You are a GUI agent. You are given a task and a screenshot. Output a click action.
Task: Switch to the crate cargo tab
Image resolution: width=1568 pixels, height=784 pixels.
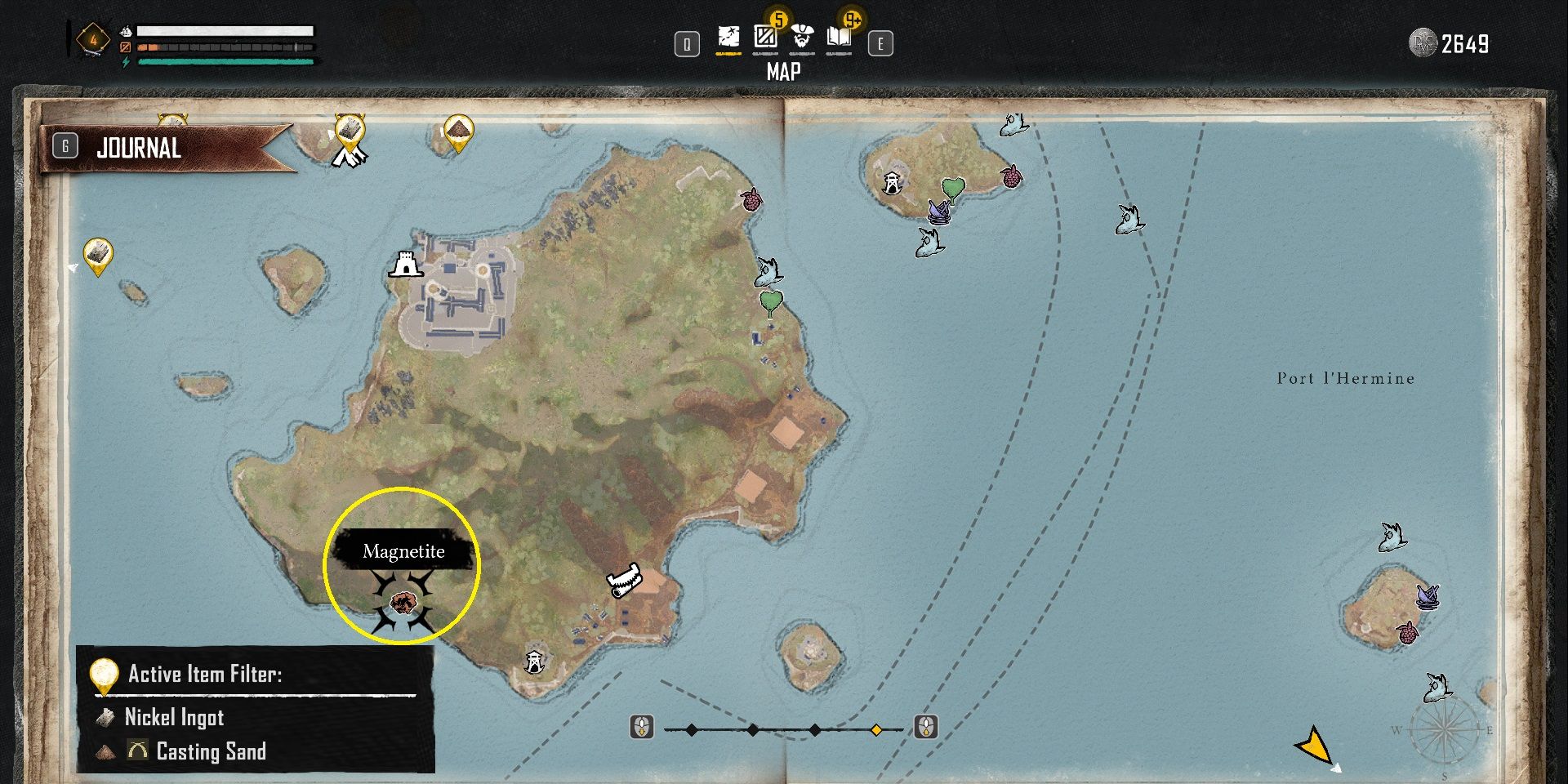765,37
